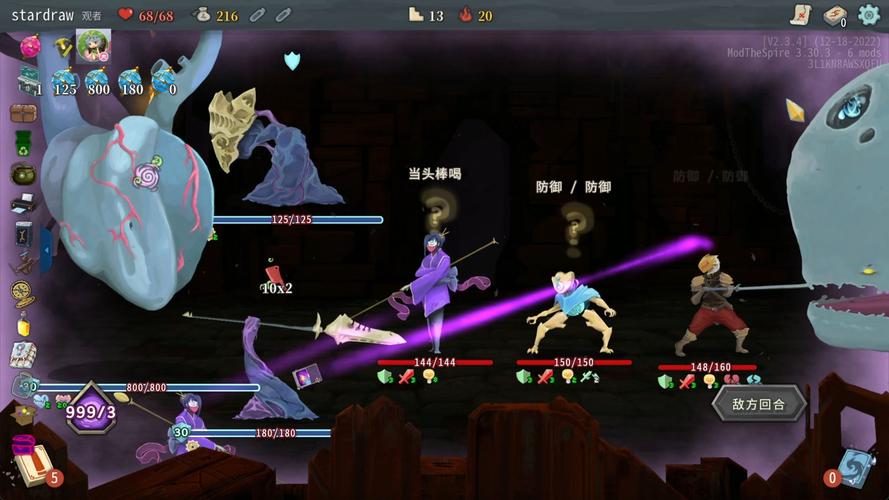Click the yellow bottle sidebar icon
The height and width of the screenshot is (500, 889).
coord(23,324)
